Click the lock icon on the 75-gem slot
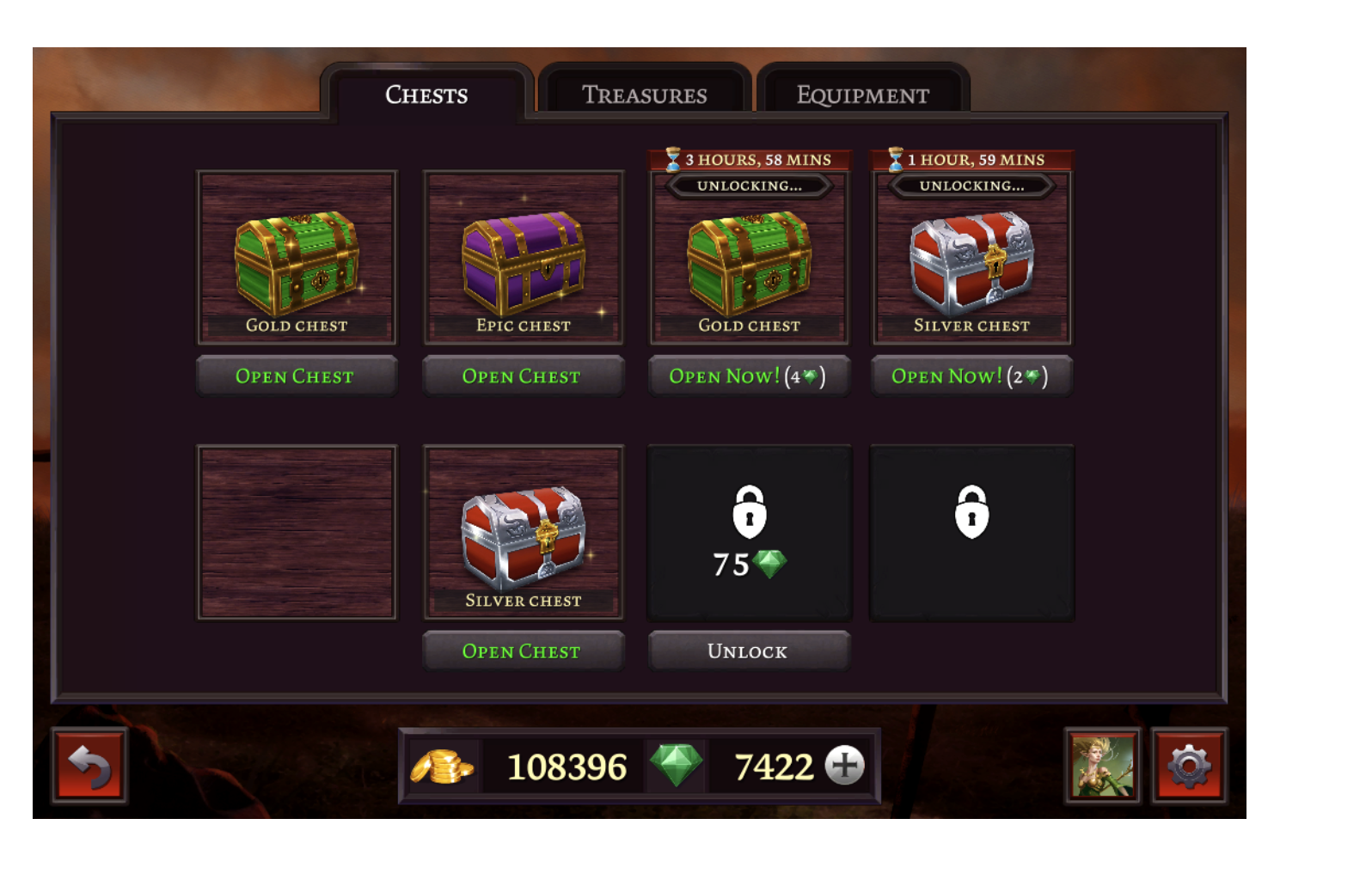The image size is (1372, 892). (750, 513)
